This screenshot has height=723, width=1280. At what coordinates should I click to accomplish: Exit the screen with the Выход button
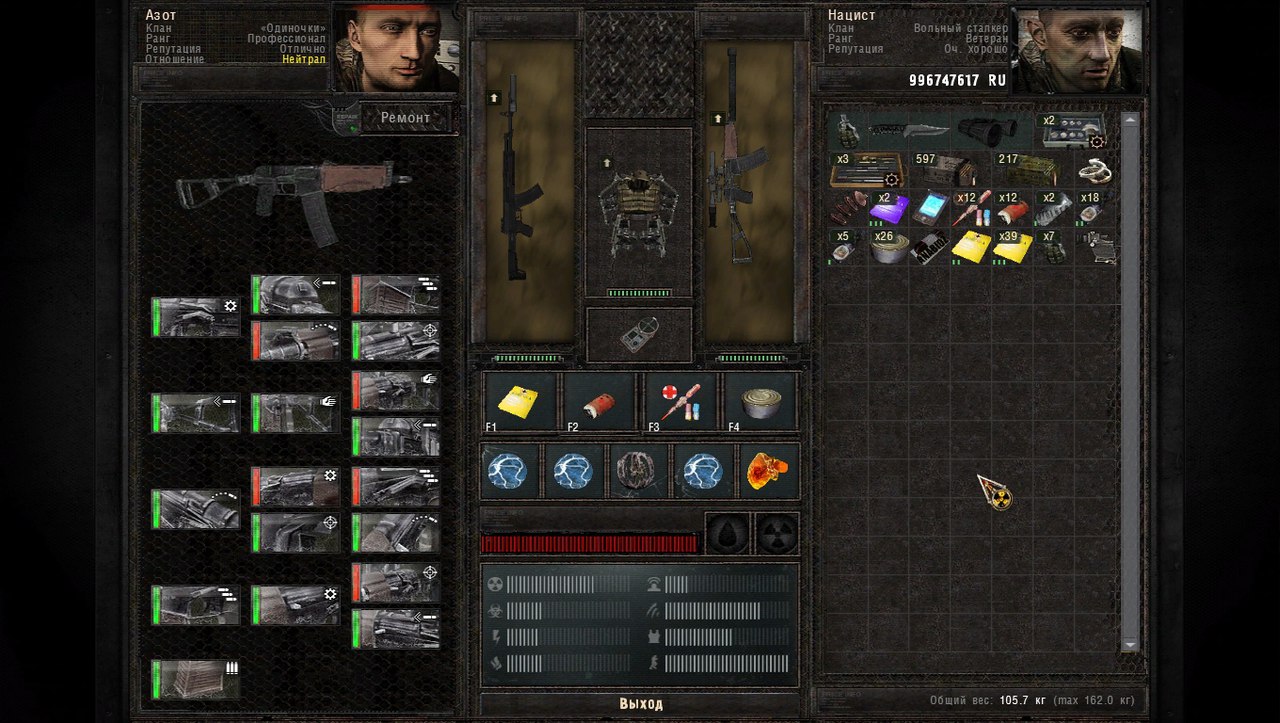click(640, 704)
